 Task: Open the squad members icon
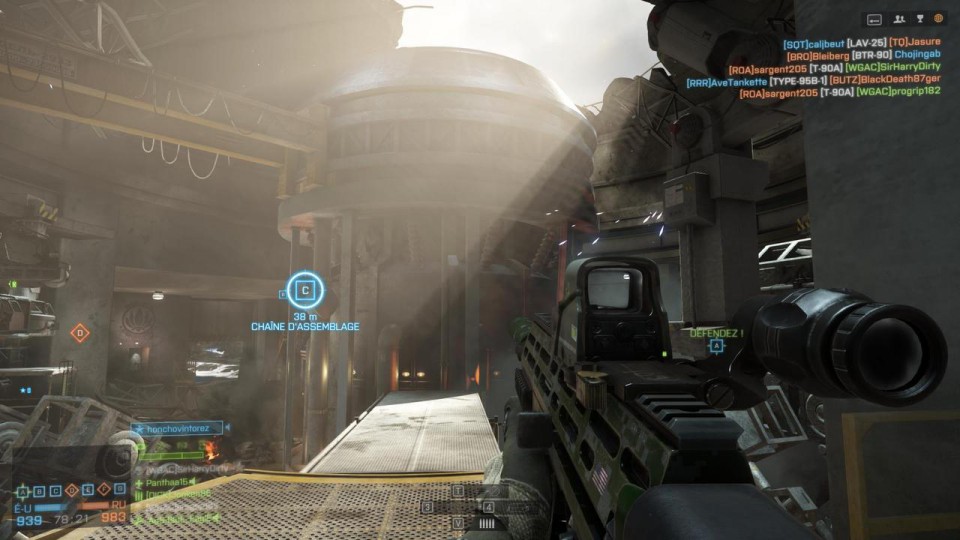point(899,18)
